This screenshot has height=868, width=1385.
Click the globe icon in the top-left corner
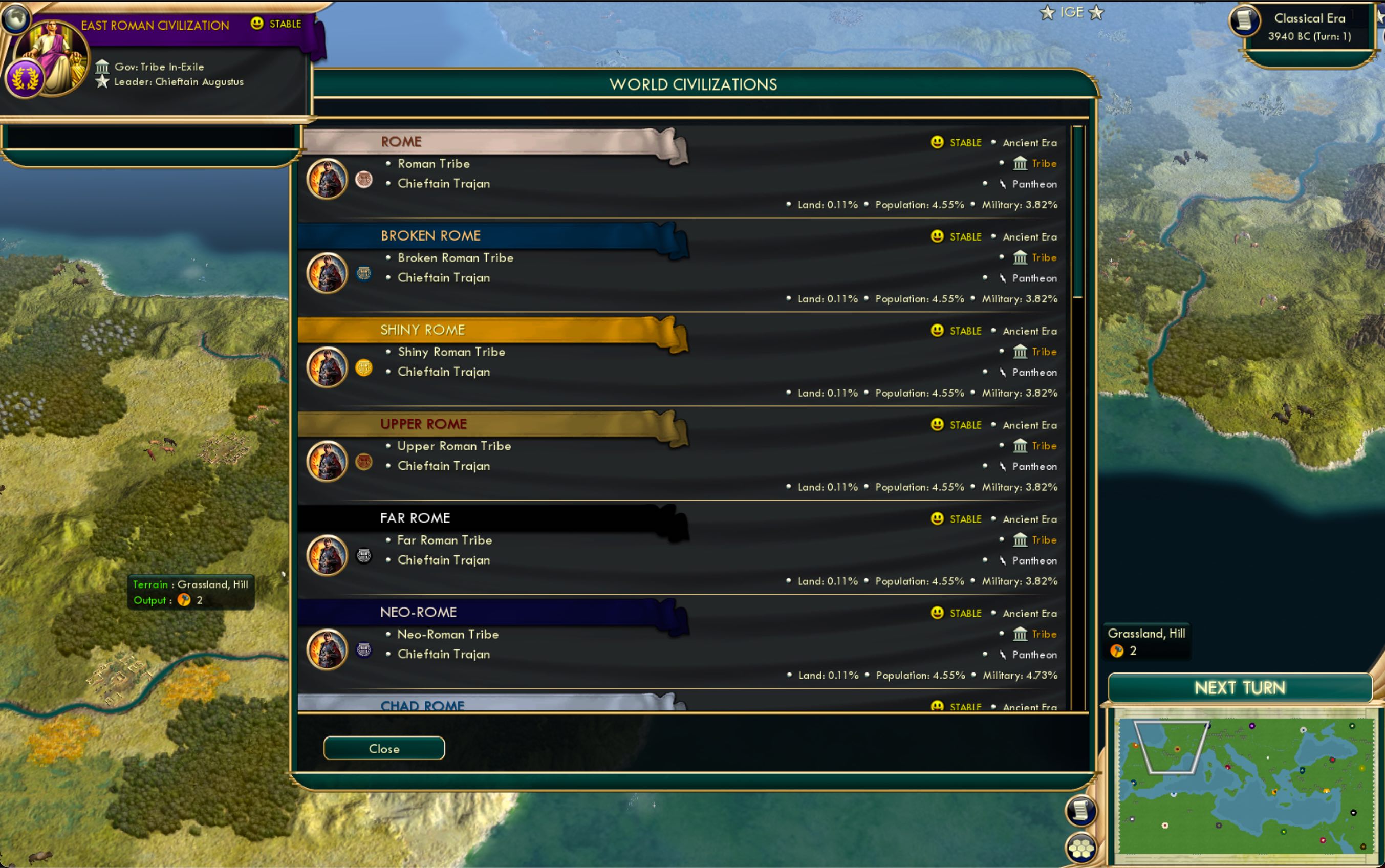pos(16,17)
